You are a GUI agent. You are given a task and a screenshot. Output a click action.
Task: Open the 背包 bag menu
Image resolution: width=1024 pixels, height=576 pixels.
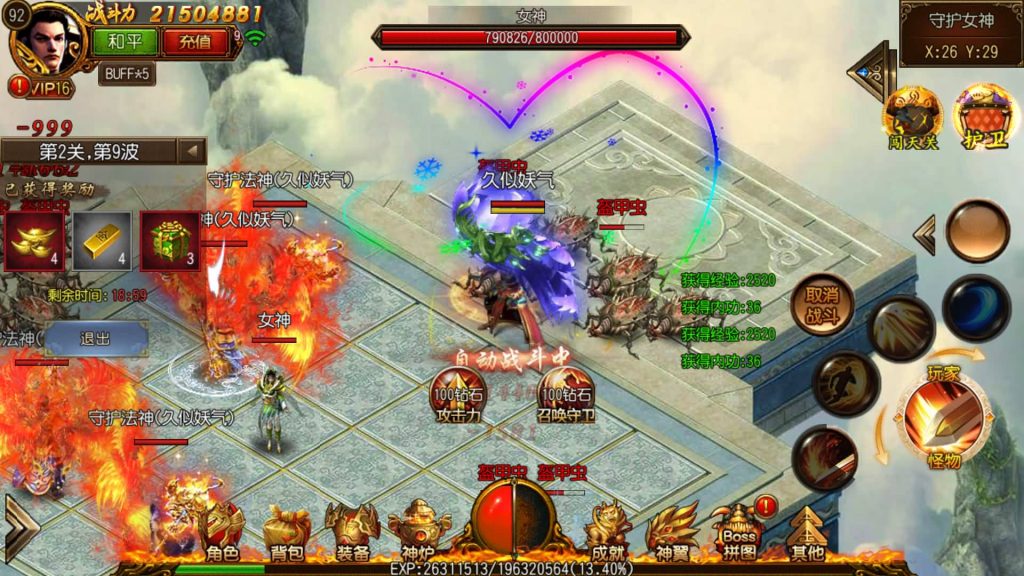pyautogui.click(x=286, y=532)
